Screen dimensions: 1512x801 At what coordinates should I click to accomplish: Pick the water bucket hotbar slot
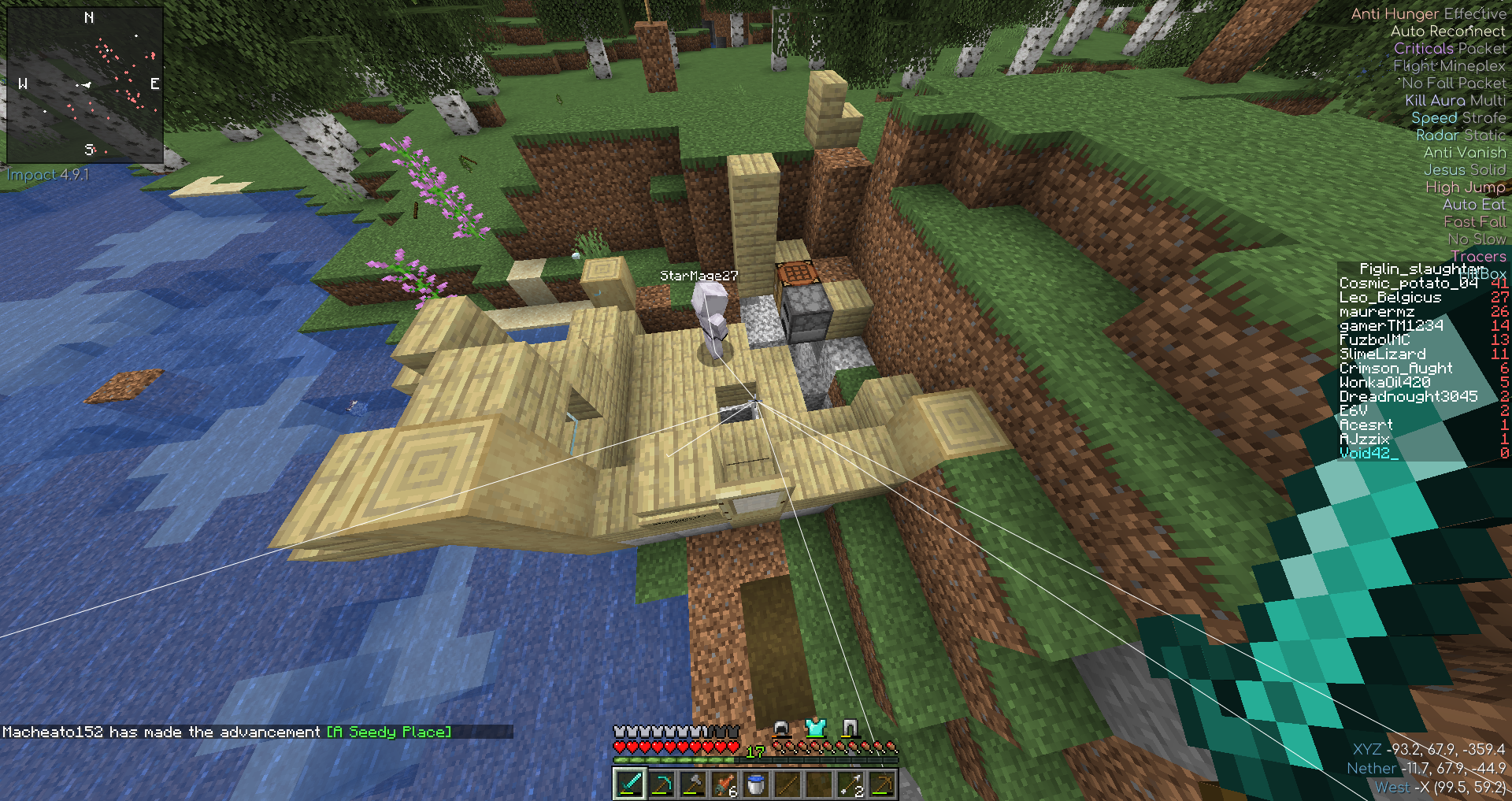(x=756, y=784)
